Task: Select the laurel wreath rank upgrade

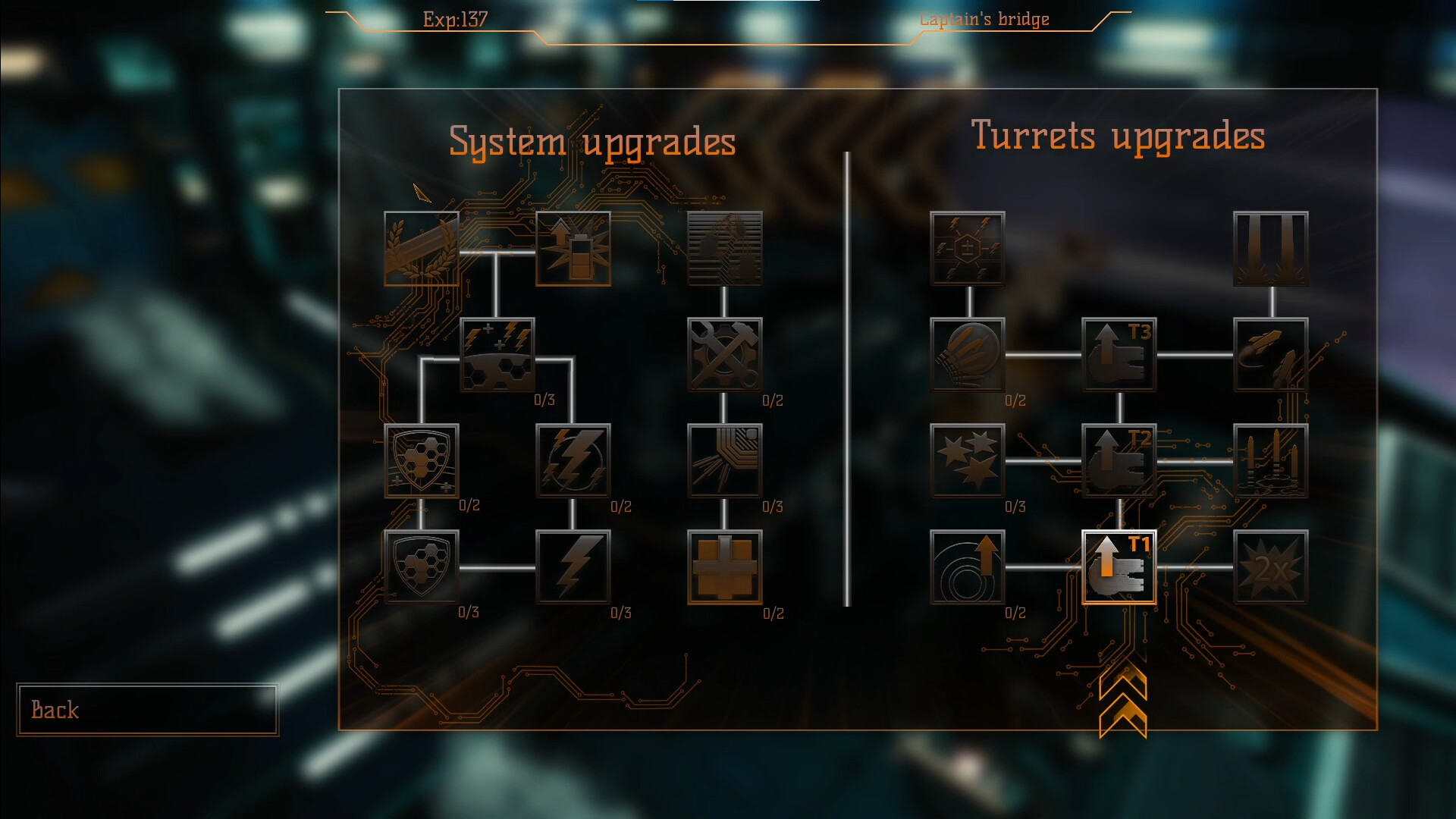Action: pos(422,249)
